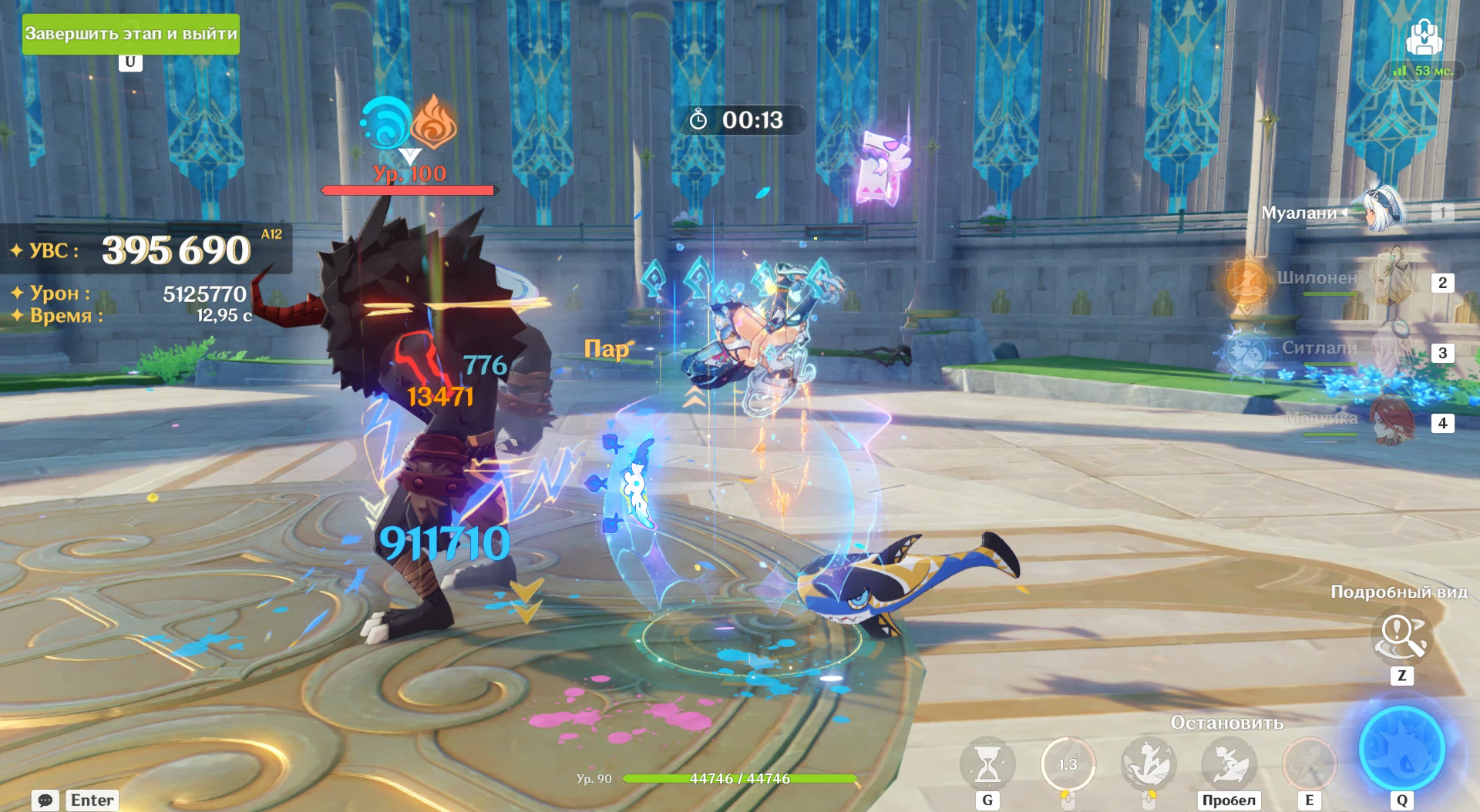Trigger the shark bite attack icon
Image resolution: width=1480 pixels, height=812 pixels.
(x=1147, y=763)
